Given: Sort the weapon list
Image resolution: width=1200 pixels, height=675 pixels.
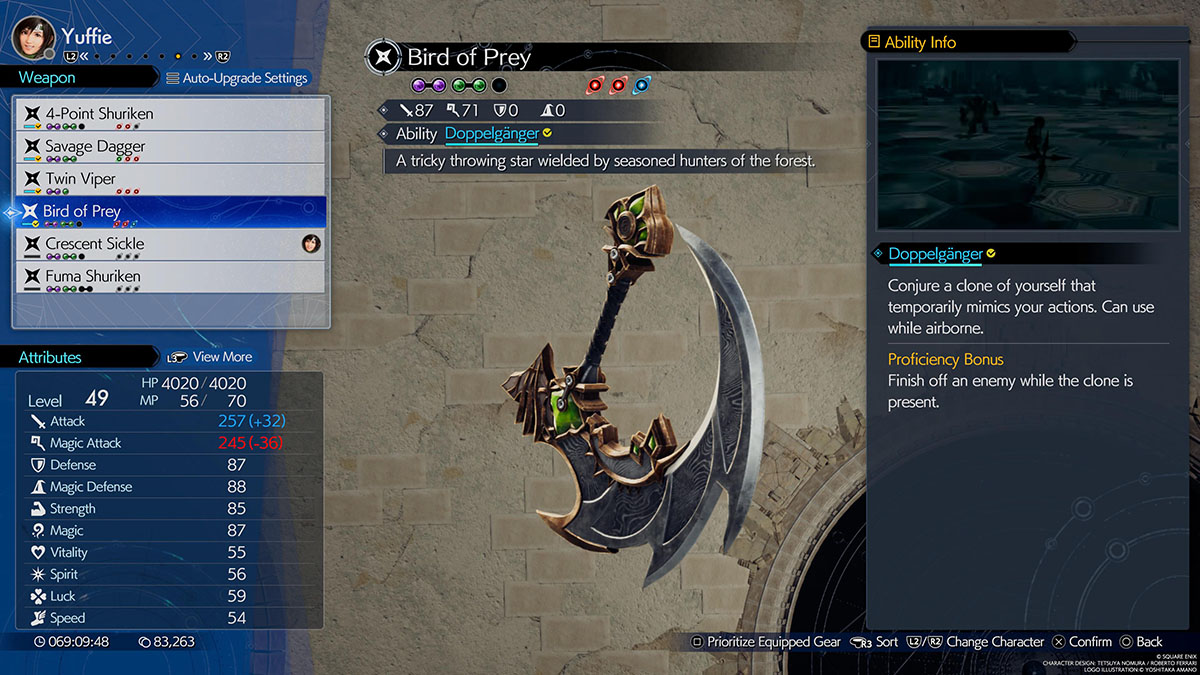Looking at the screenshot, I should tap(875, 642).
